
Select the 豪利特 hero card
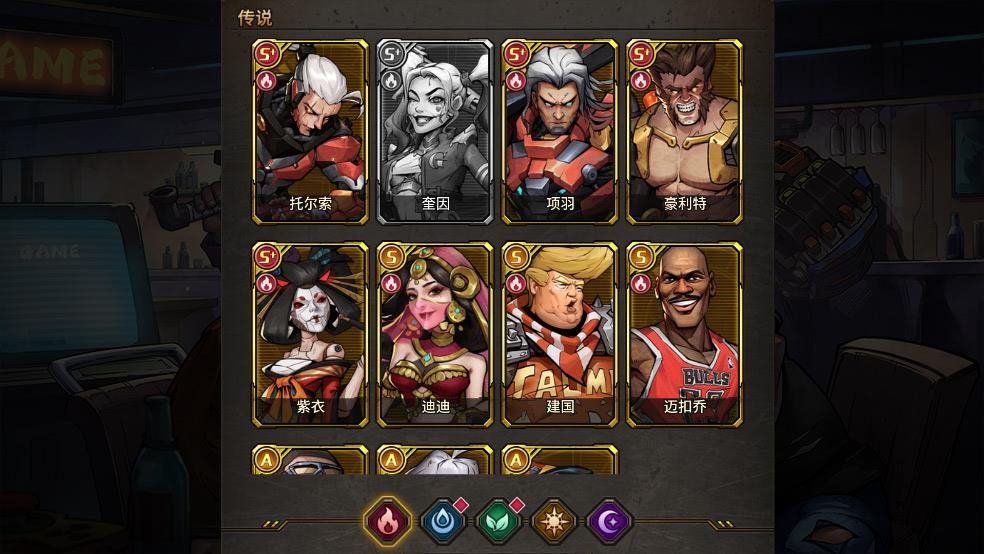pyautogui.click(x=685, y=132)
